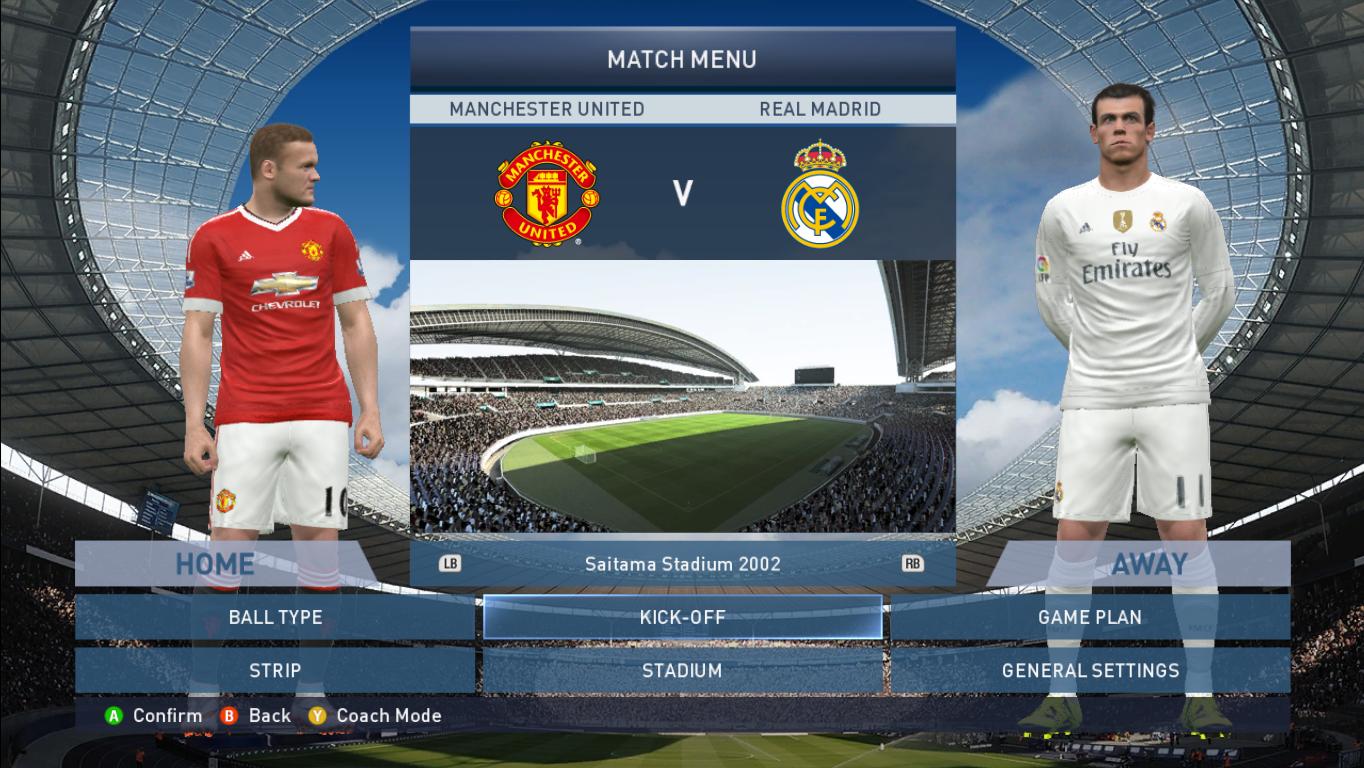The image size is (1364, 768).
Task: Open the Stadium selection option
Action: pyautogui.click(x=682, y=671)
